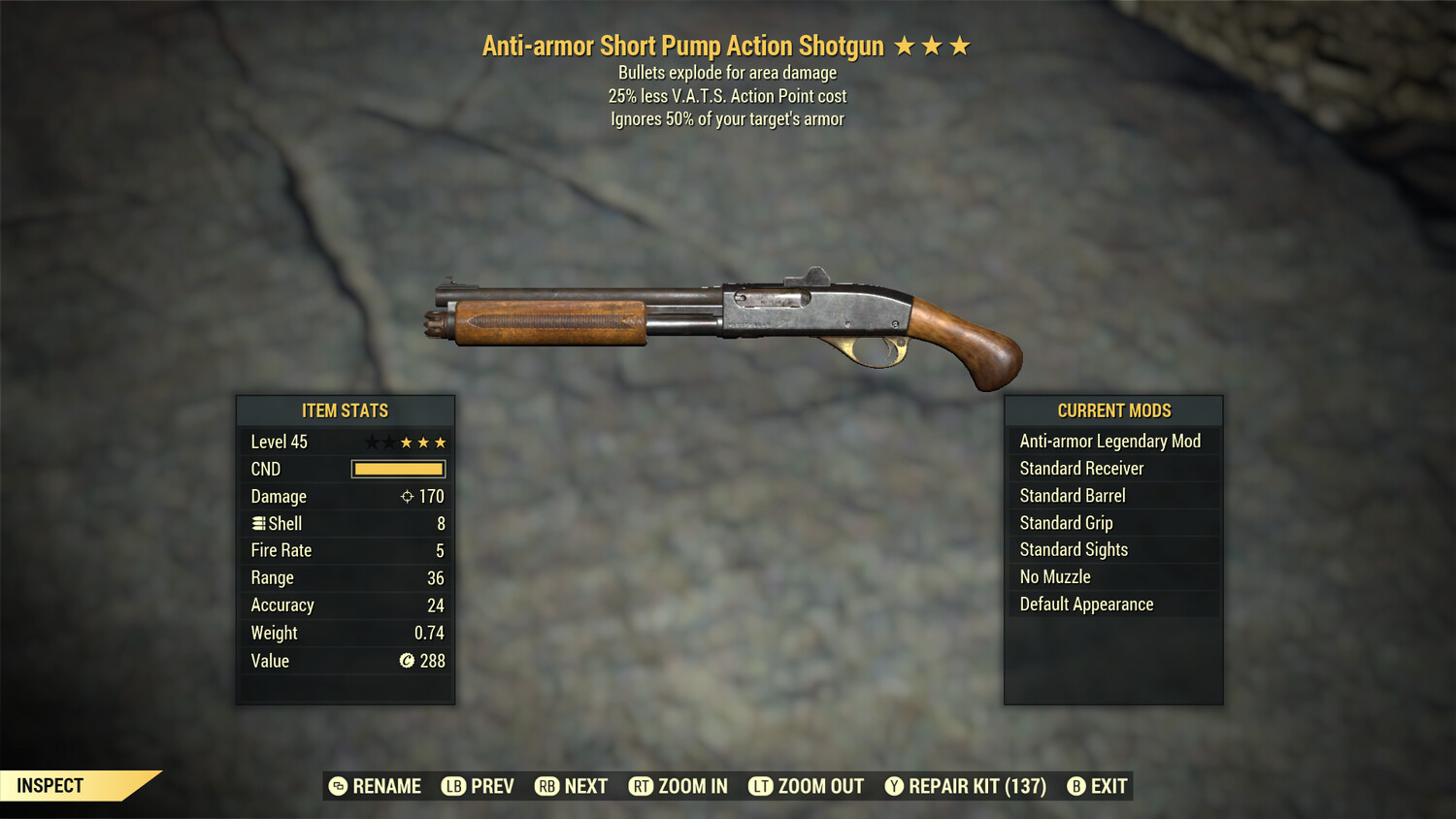The height and width of the screenshot is (819, 1456).
Task: Click the LT button icon for Zoom Out
Action: 763,786
